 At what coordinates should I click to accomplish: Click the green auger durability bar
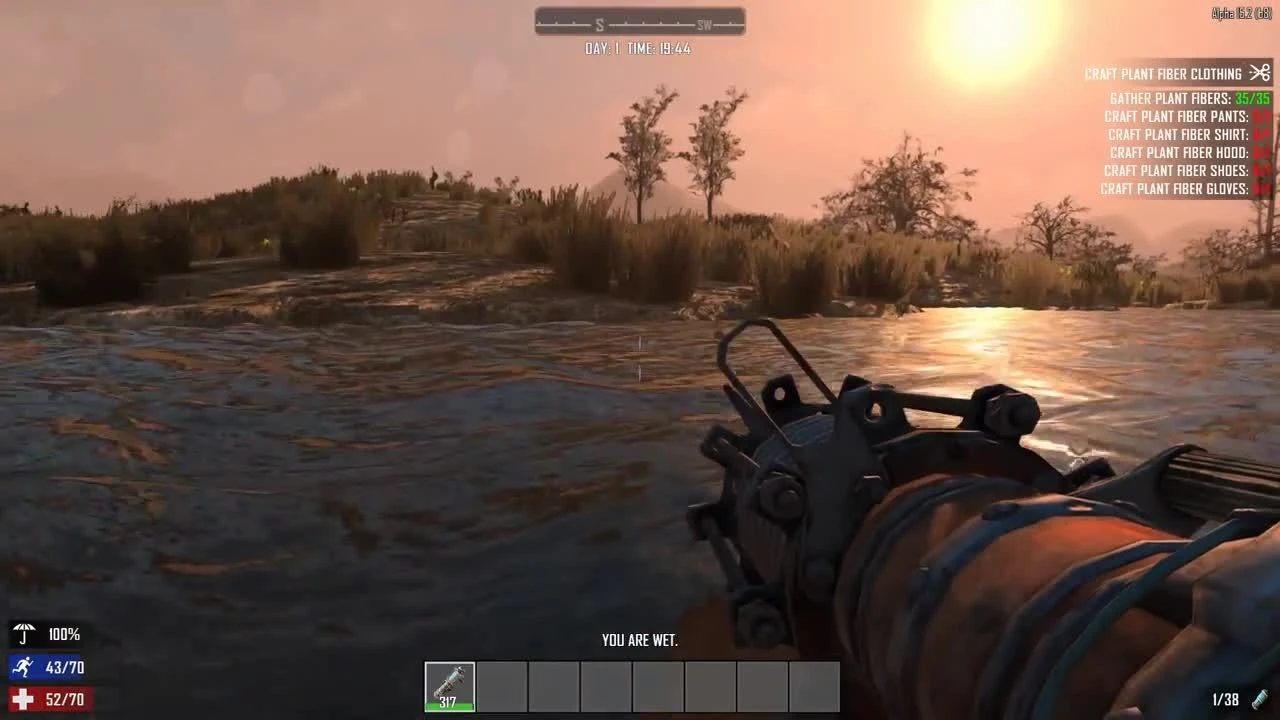pos(450,703)
